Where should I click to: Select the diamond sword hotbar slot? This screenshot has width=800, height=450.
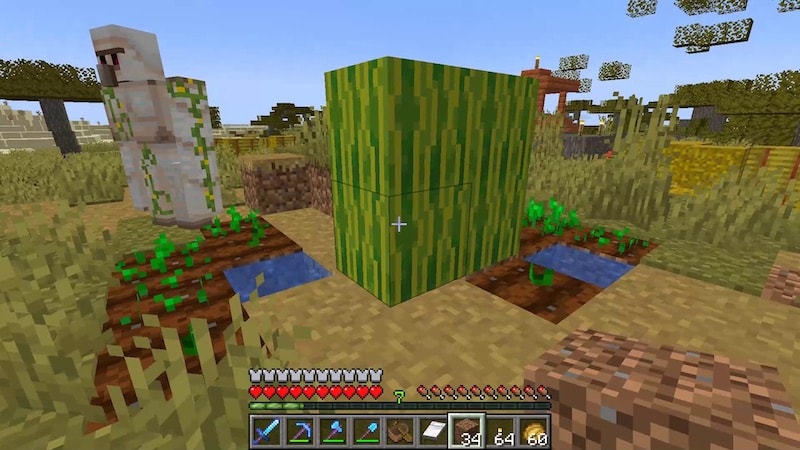coord(267,431)
